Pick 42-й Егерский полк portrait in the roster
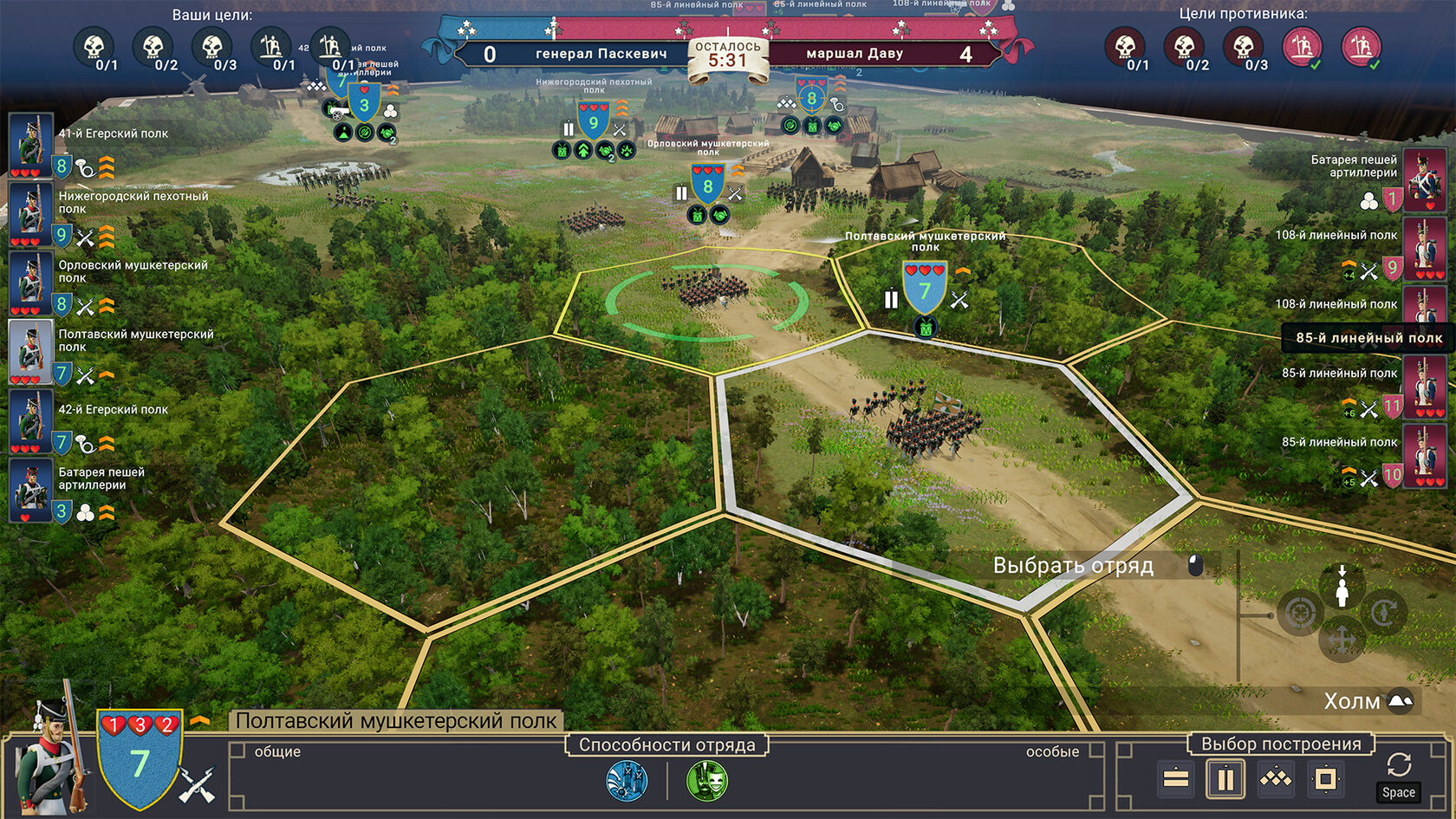Viewport: 1456px width, 819px height. click(30, 420)
